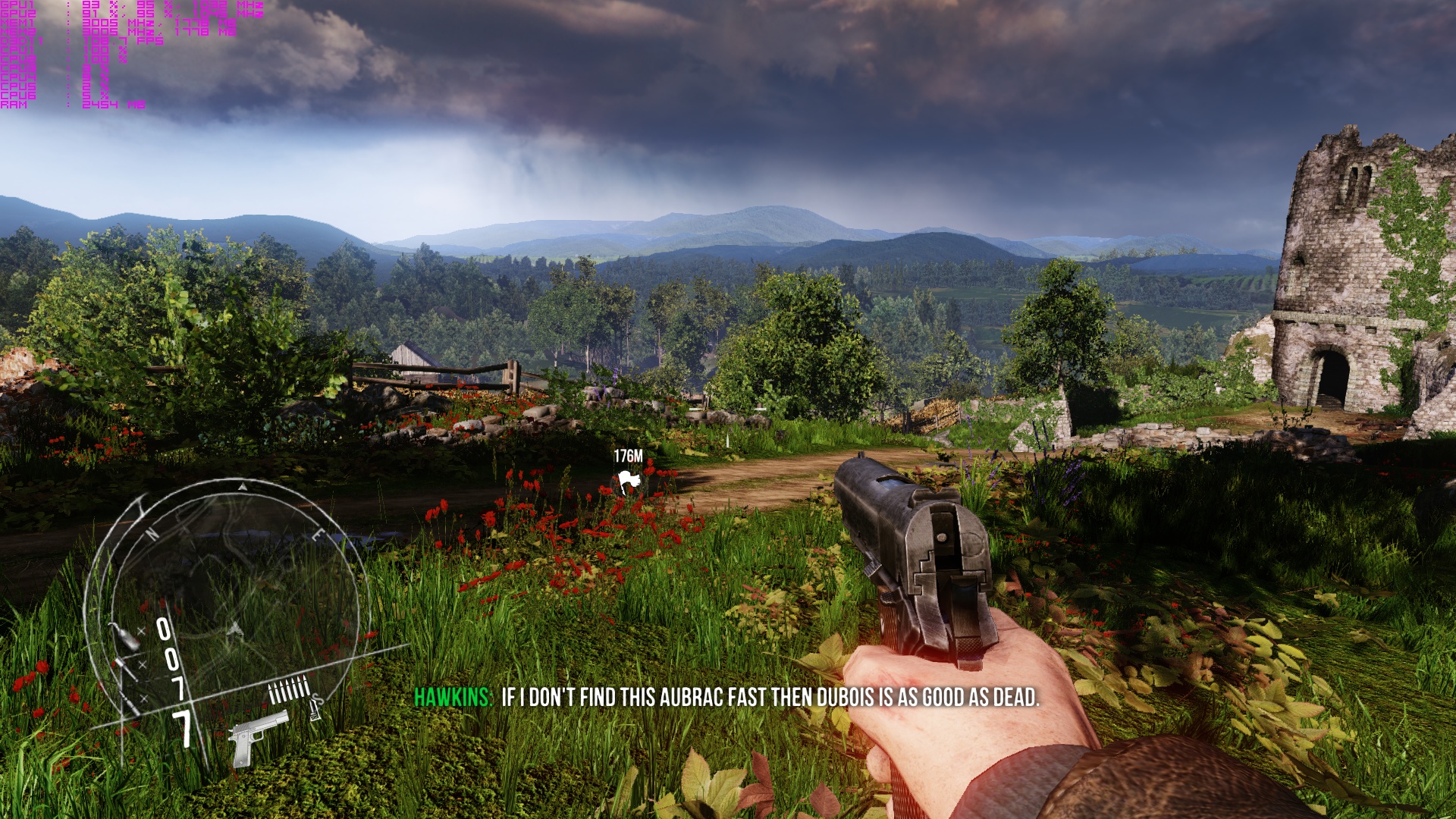The height and width of the screenshot is (819, 1456).
Task: Click the white flag objective marker
Action: tap(628, 481)
